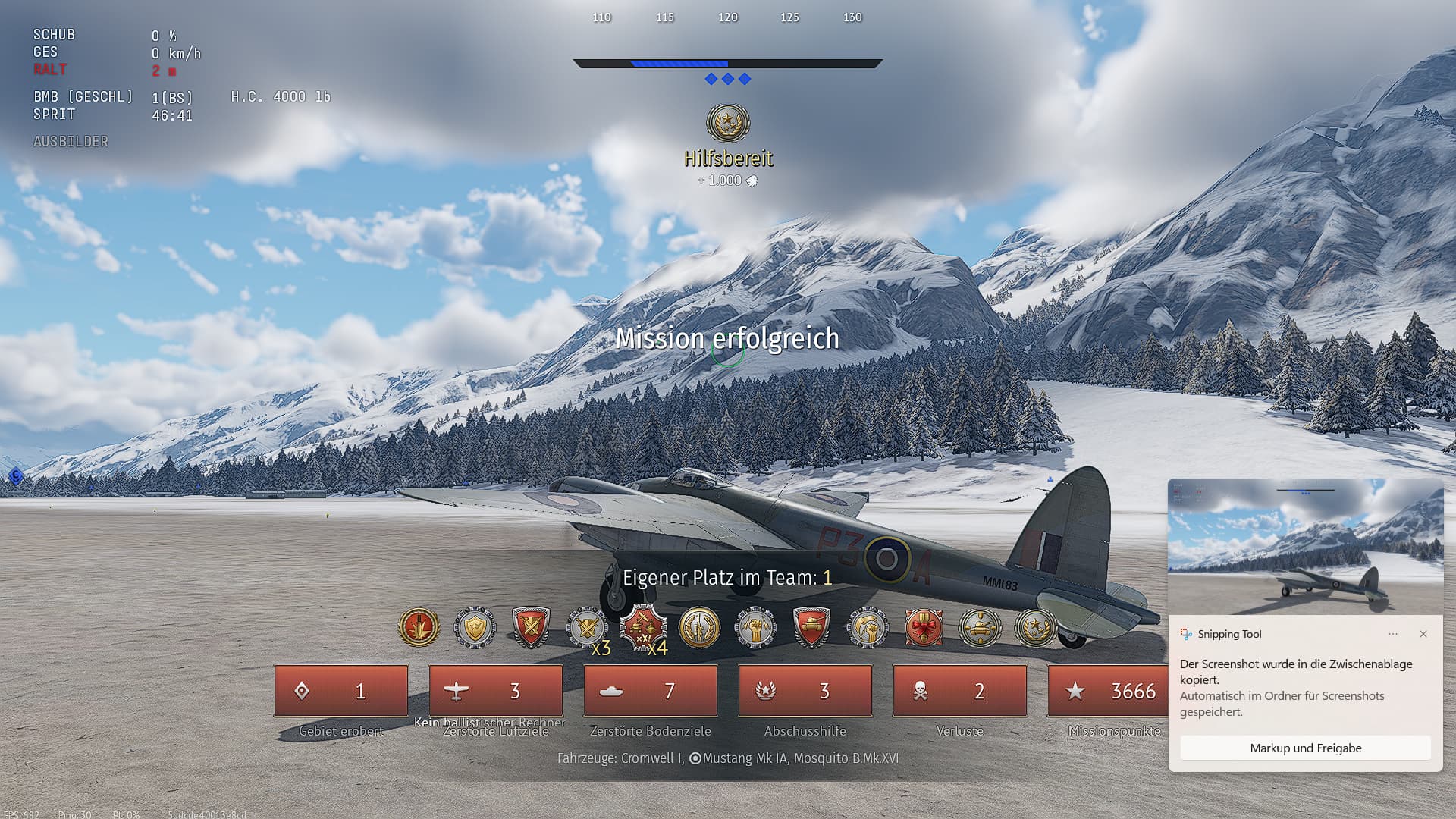Click the red ribbon bow bomb medal
This screenshot has width=1456, height=819.
(924, 627)
